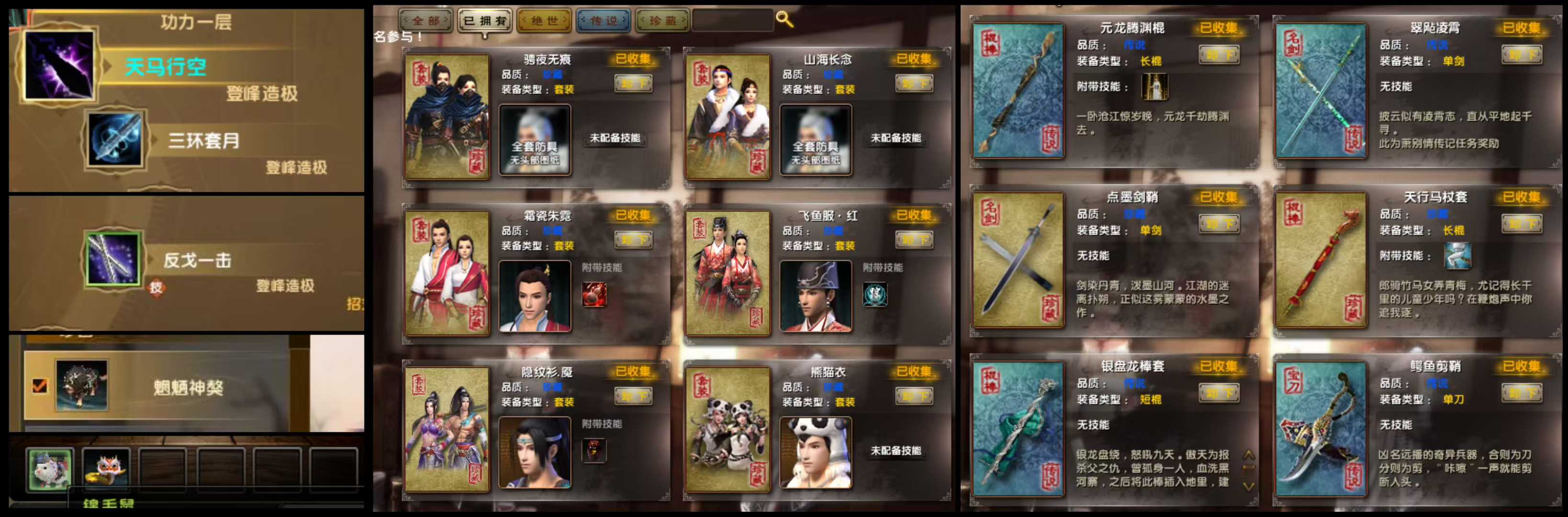
Task: Switch to the 全部 tab
Action: [x=426, y=21]
